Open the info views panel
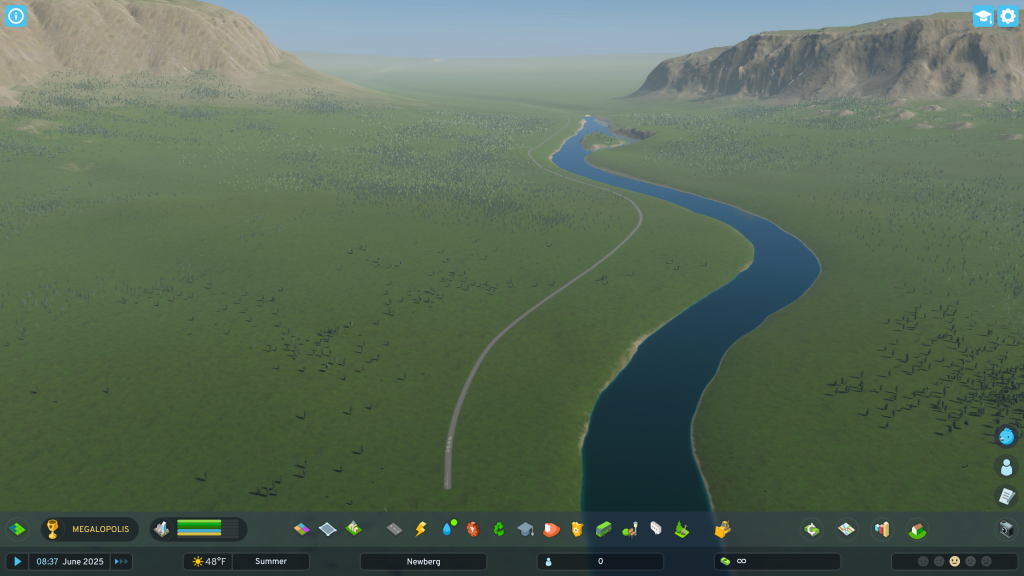The width and height of the screenshot is (1024, 576). tap(16, 16)
